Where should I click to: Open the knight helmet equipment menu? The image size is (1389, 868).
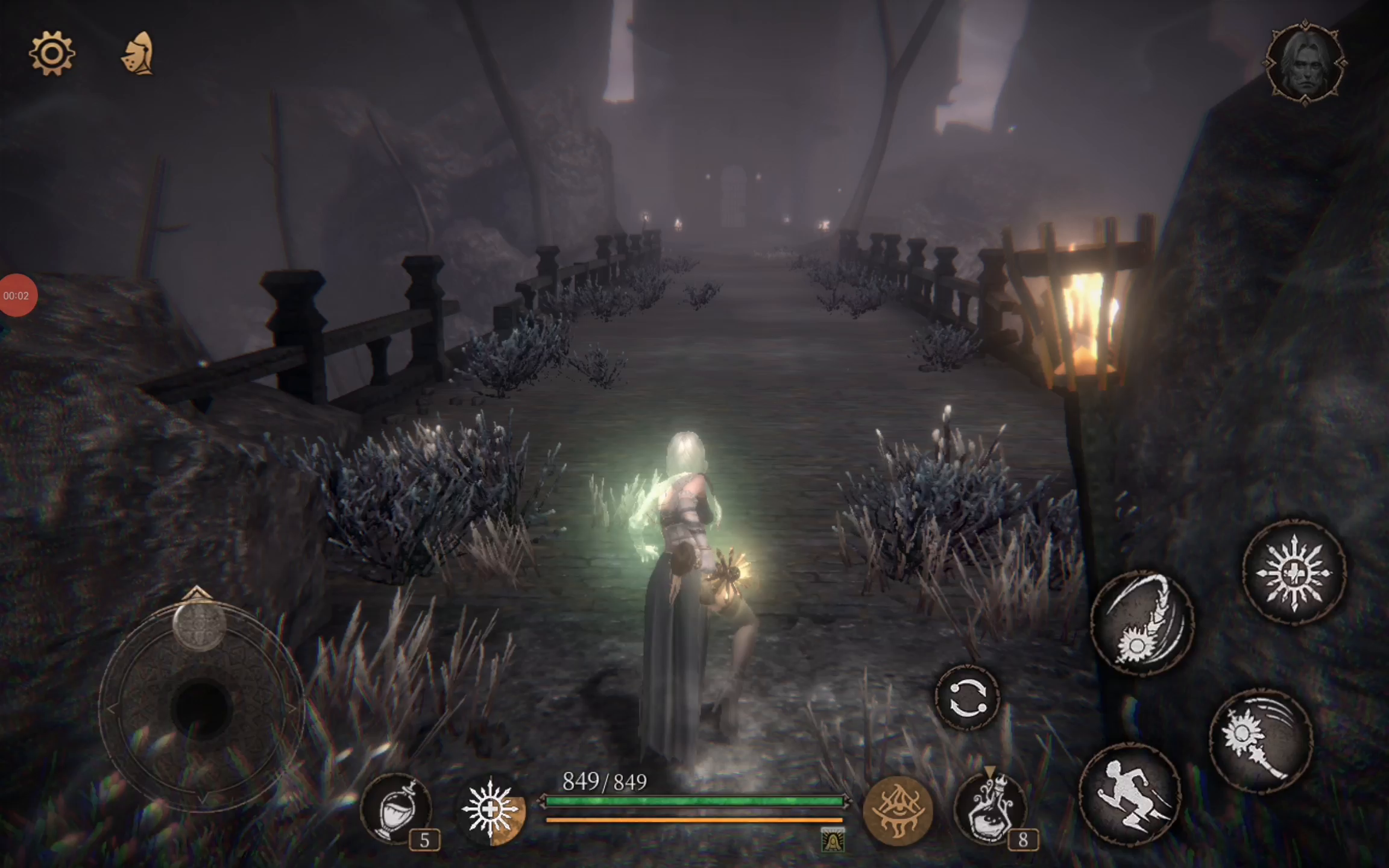tap(138, 54)
